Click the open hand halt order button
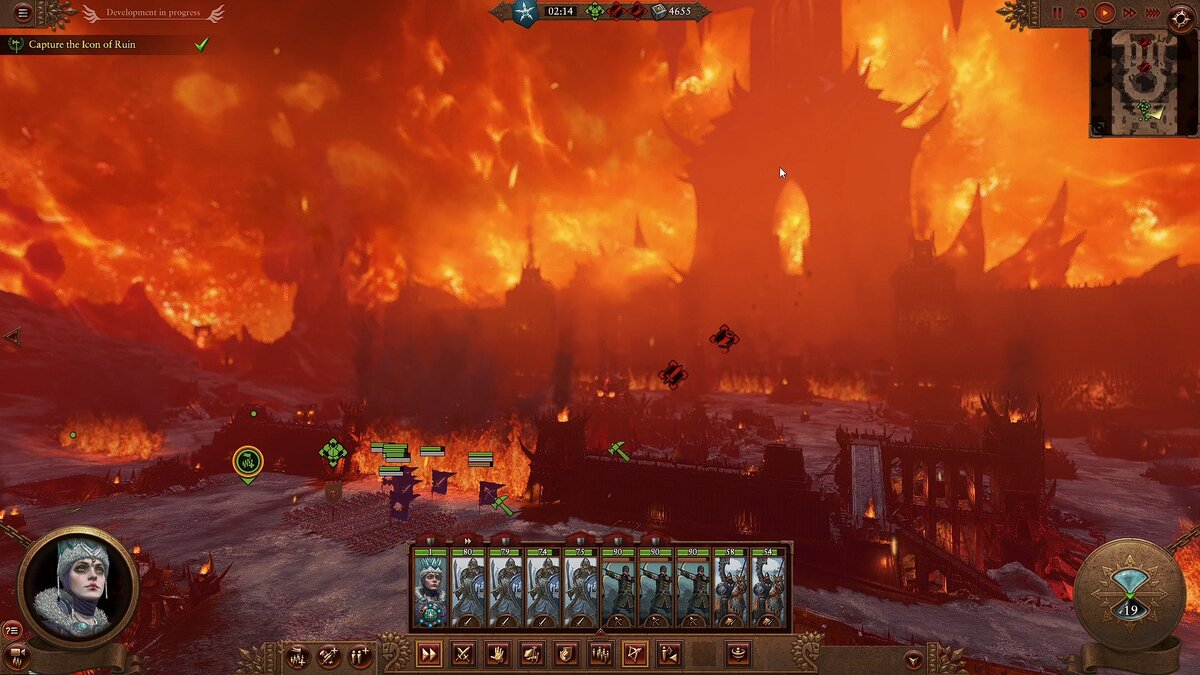Viewport: 1200px width, 675px height. tap(497, 655)
